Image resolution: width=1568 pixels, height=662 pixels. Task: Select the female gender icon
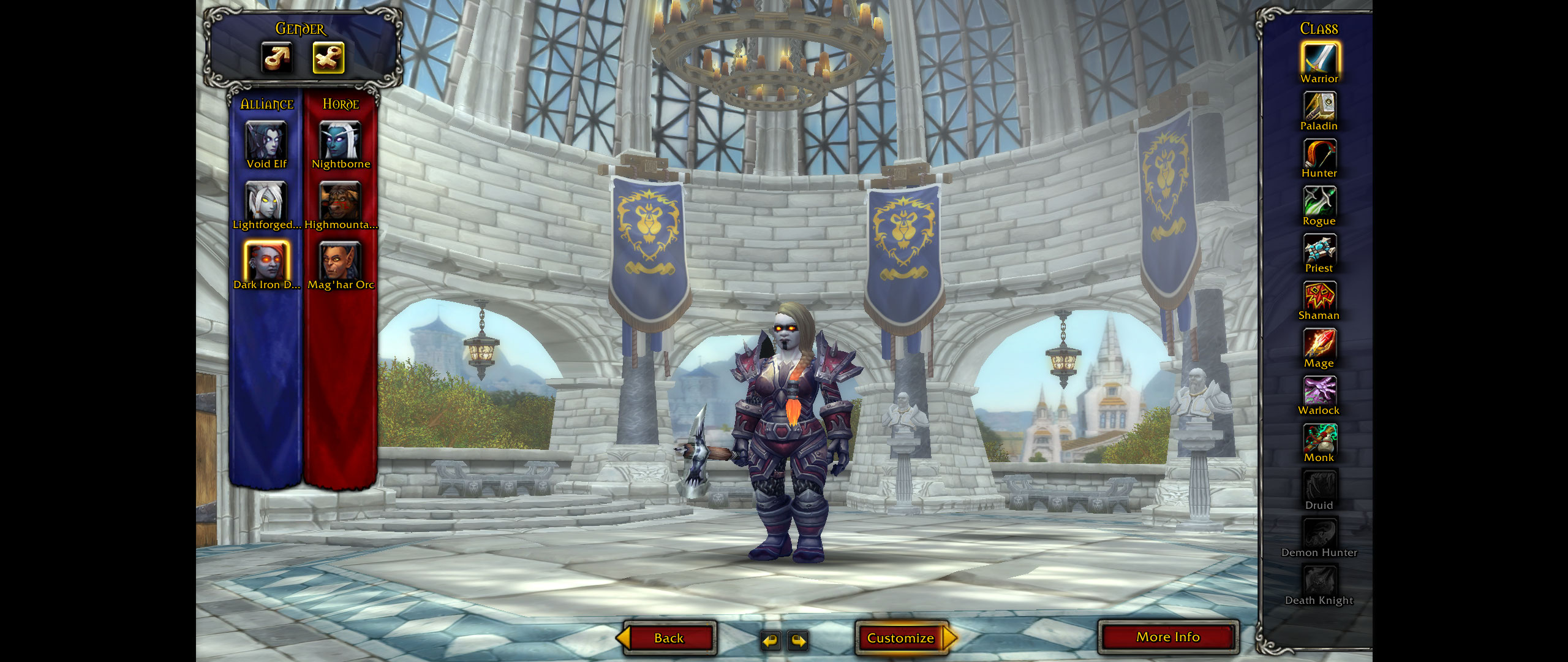pyautogui.click(x=328, y=58)
